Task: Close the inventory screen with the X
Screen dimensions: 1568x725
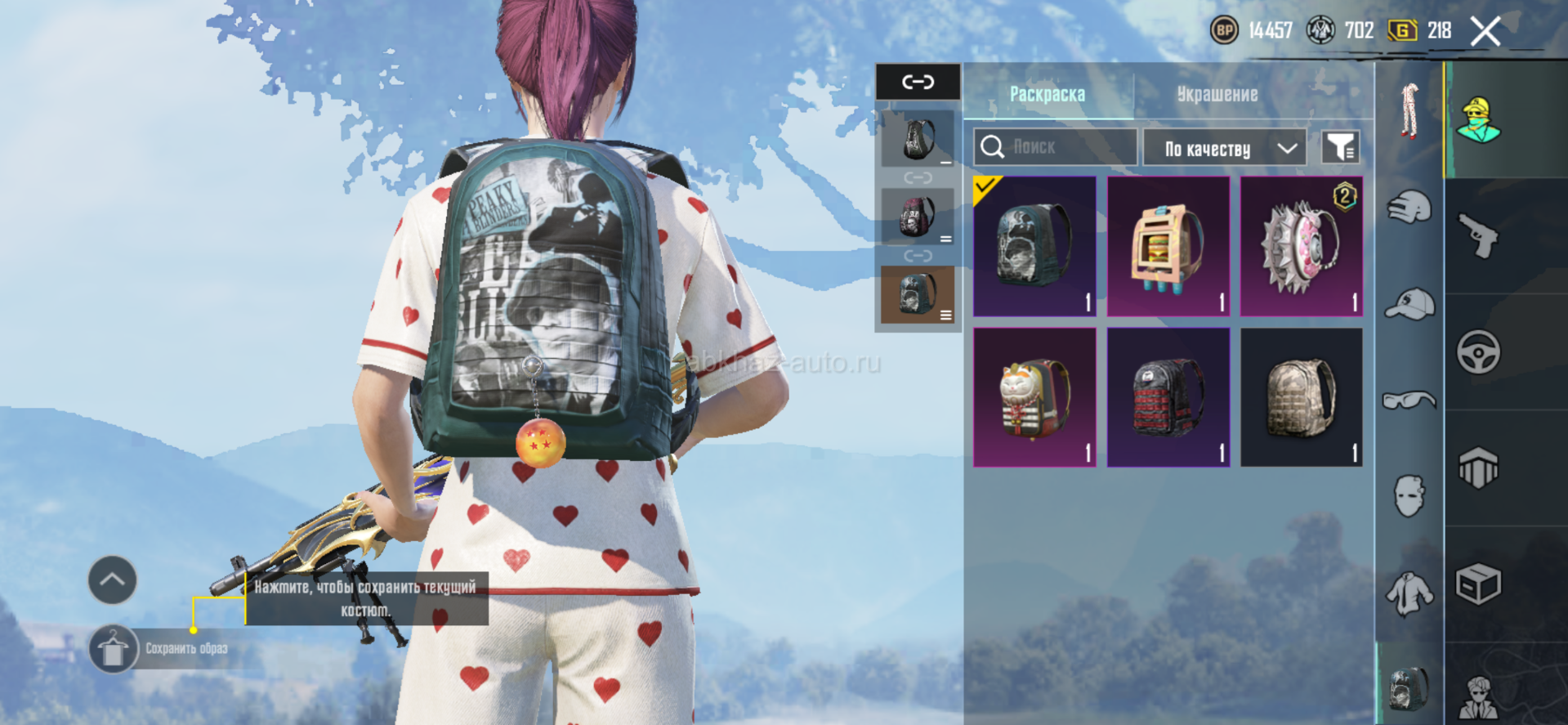Action: 1485,32
